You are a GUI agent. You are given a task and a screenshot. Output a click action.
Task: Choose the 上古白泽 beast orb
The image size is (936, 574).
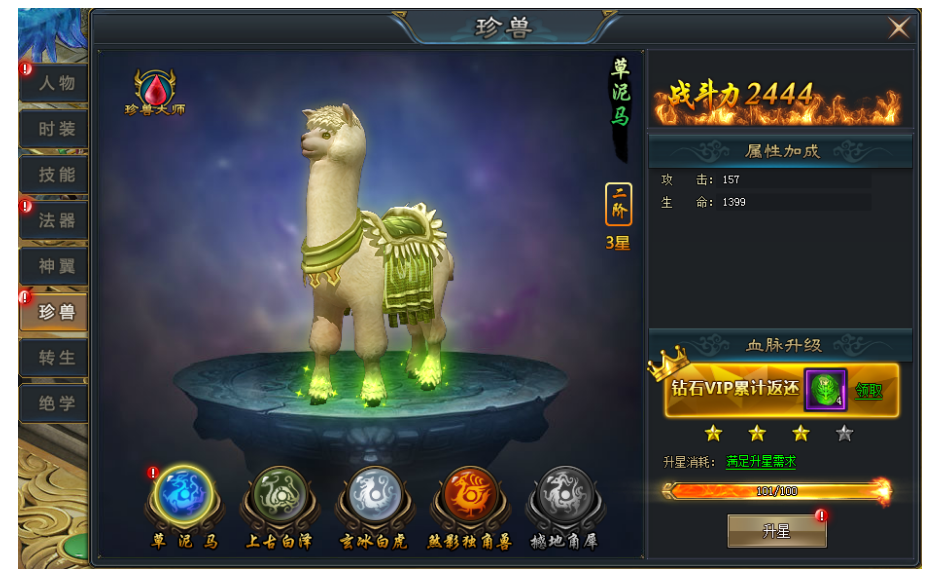click(x=279, y=496)
